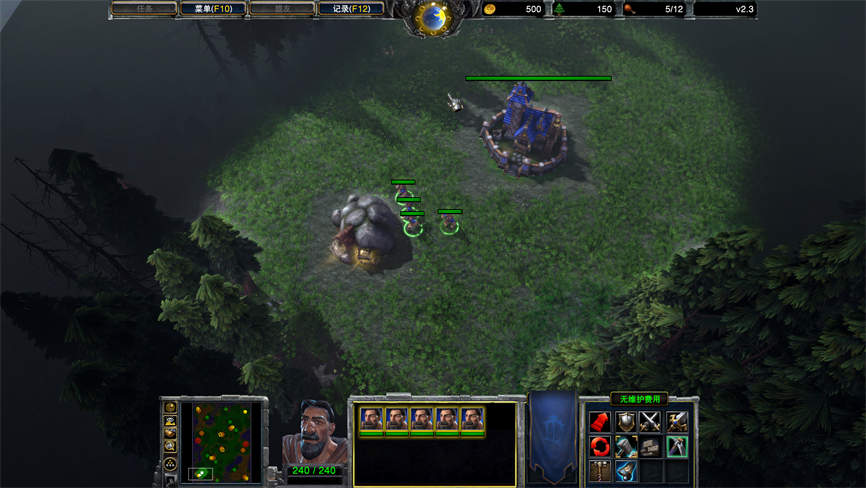Image resolution: width=866 pixels, height=488 pixels.
Task: Open the 菜单 (F10) game menu
Action: (x=212, y=9)
